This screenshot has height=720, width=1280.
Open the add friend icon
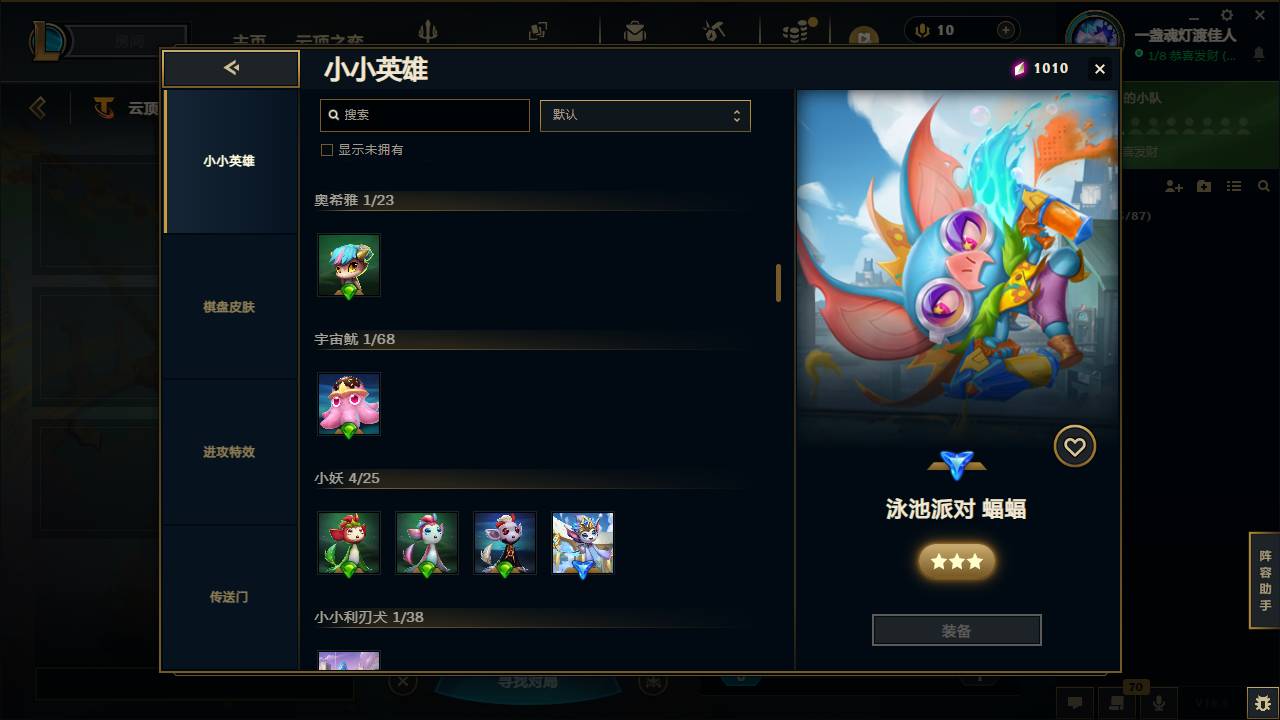coord(1172,186)
